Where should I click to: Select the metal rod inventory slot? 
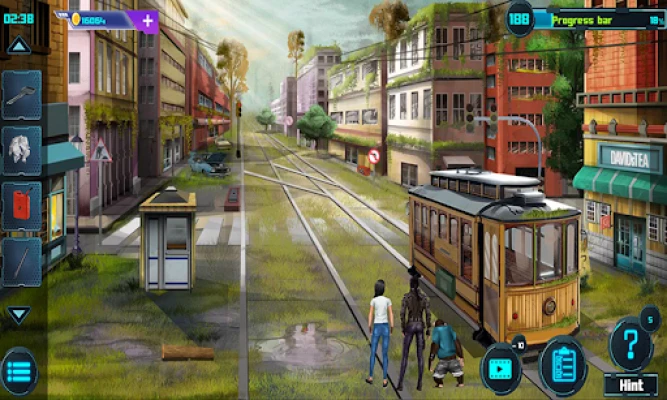pyautogui.click(x=22, y=261)
